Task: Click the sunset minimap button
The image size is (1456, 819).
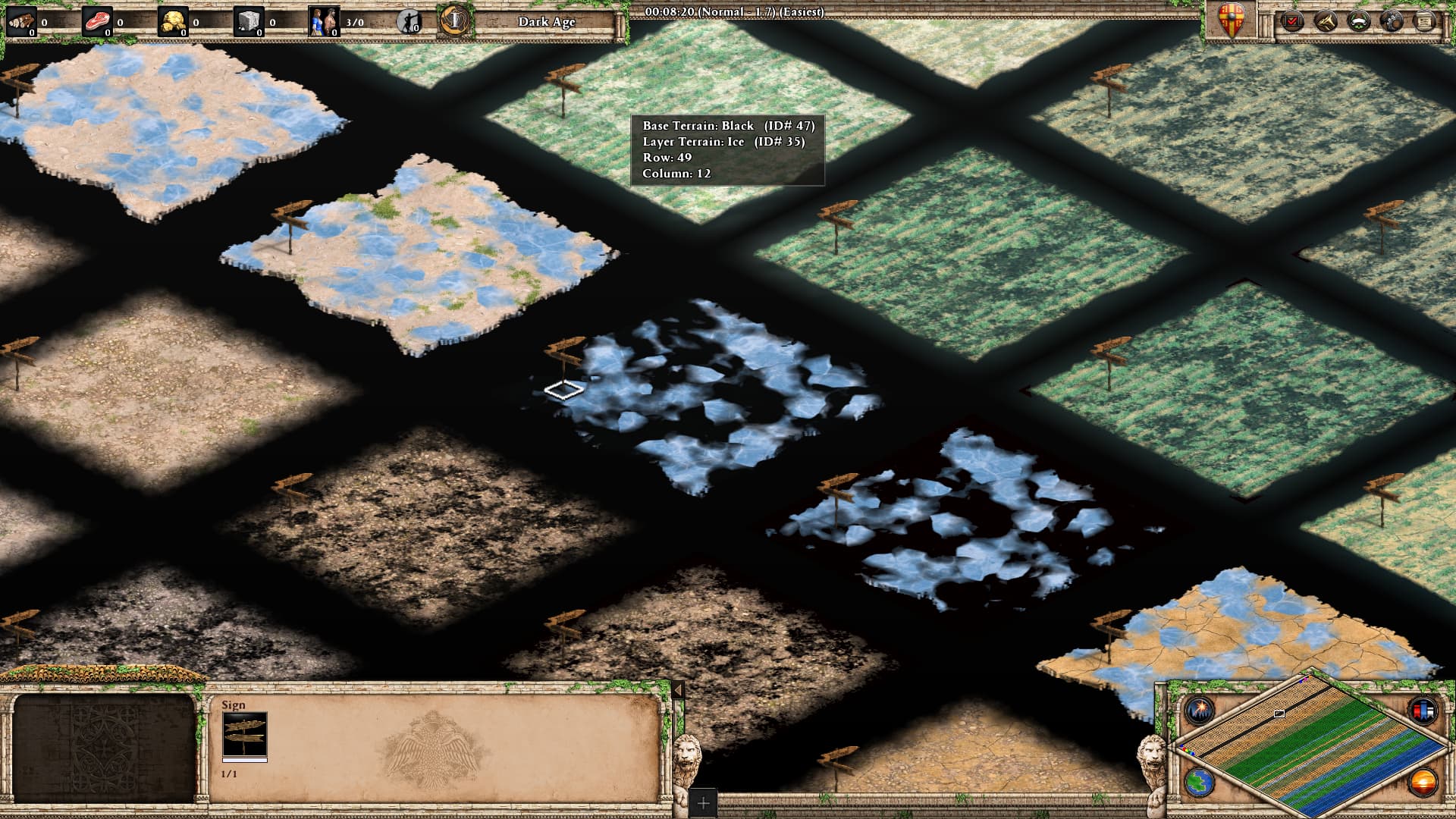Action: [x=1423, y=782]
